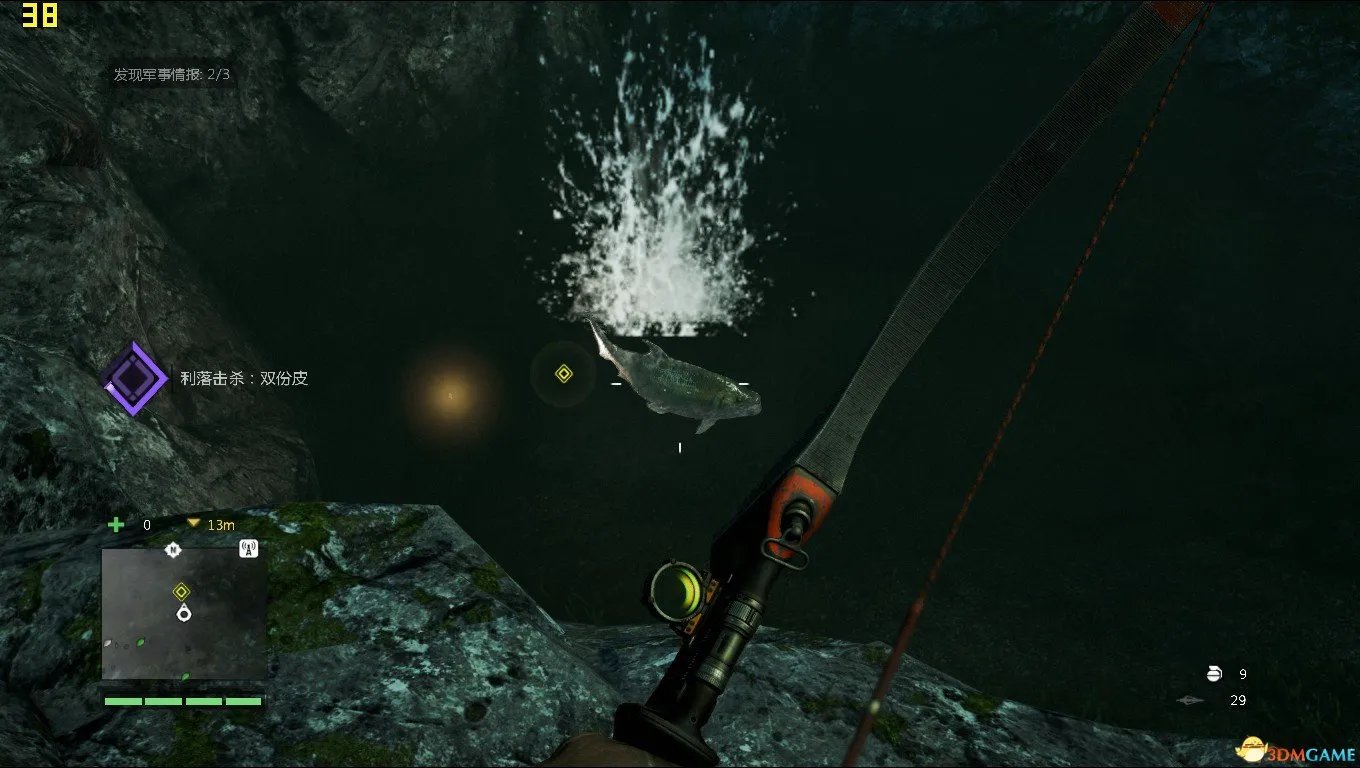Click the military intel objective tracker text
This screenshot has height=768, width=1360.
tap(172, 74)
